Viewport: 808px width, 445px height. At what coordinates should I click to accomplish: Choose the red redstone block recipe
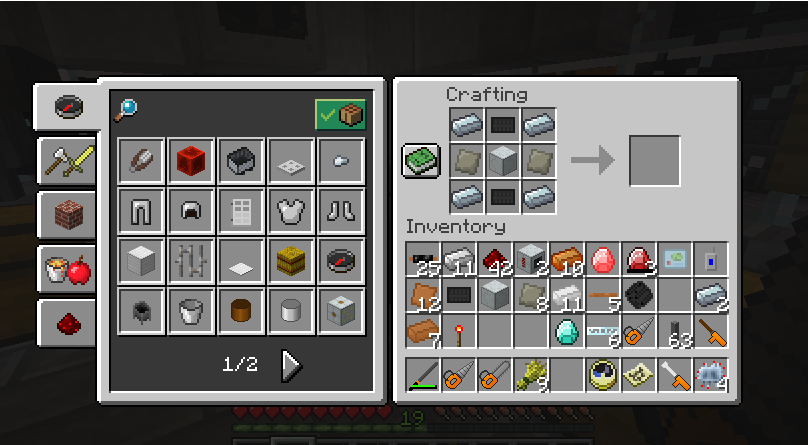point(192,160)
